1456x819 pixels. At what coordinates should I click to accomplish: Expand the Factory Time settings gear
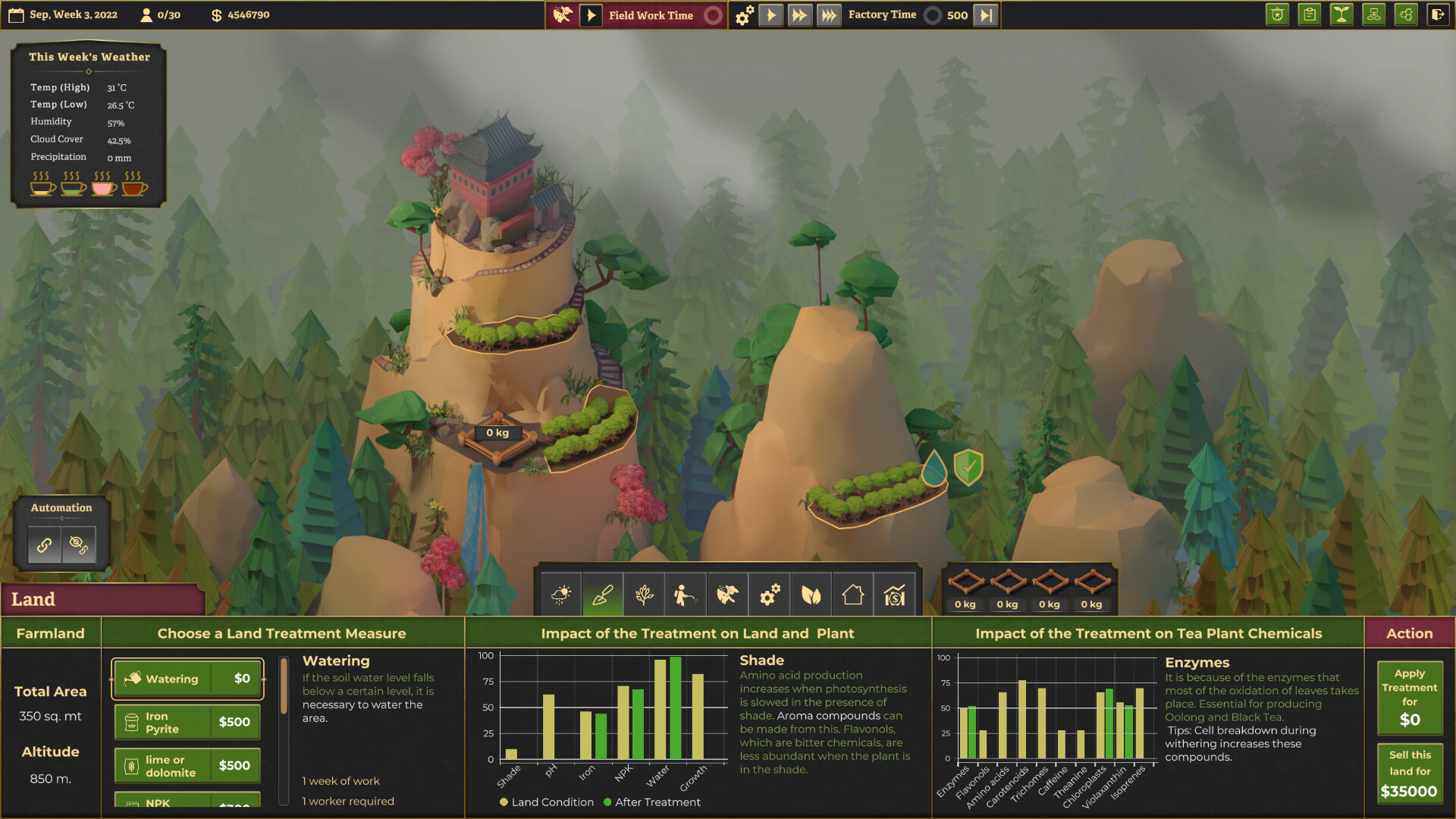[x=744, y=14]
